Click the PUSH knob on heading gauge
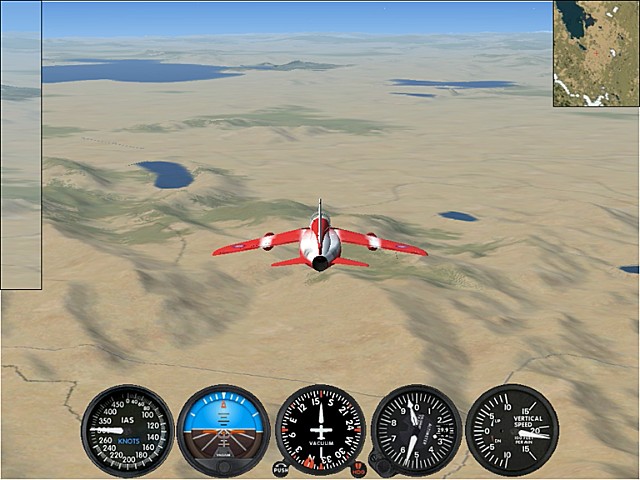 pyautogui.click(x=280, y=468)
